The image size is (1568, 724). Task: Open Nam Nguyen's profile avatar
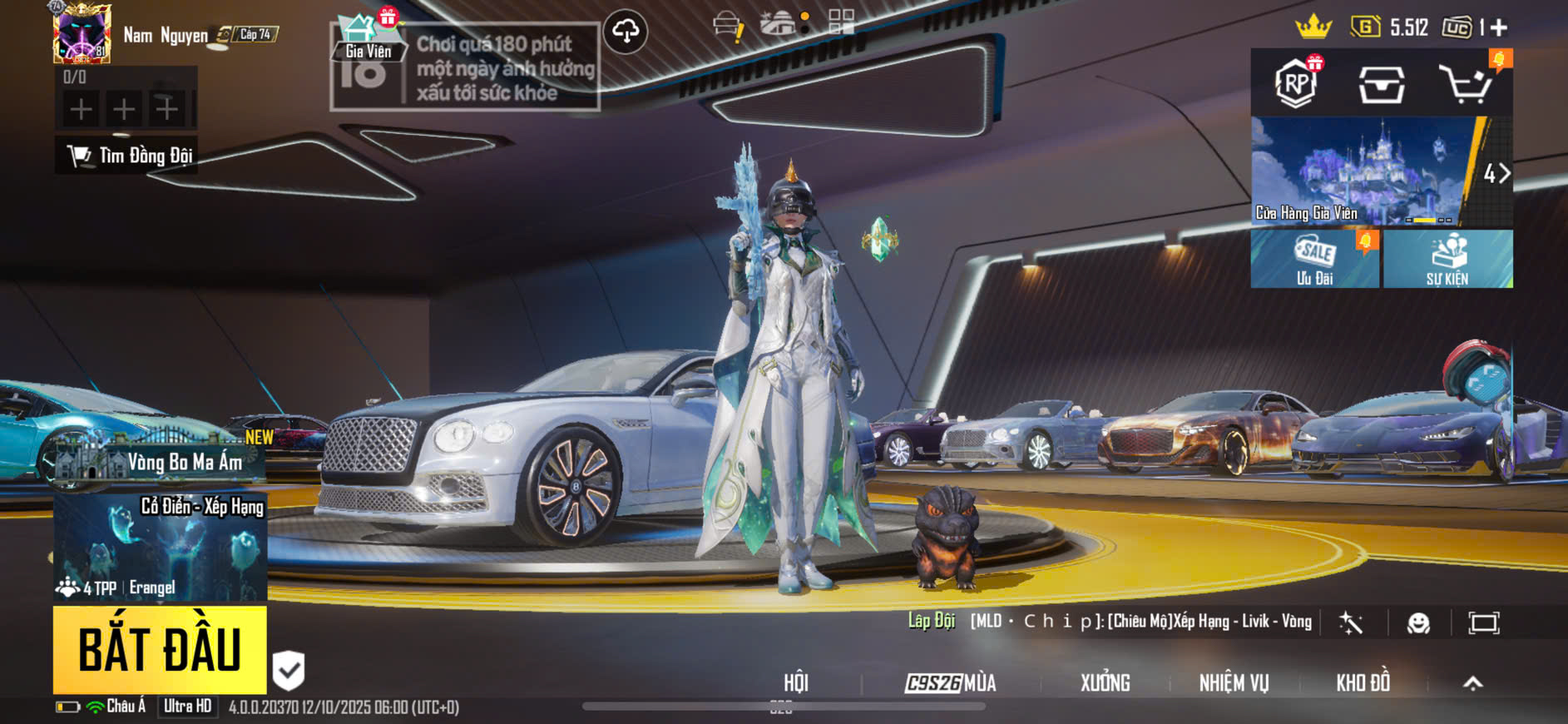[x=82, y=34]
